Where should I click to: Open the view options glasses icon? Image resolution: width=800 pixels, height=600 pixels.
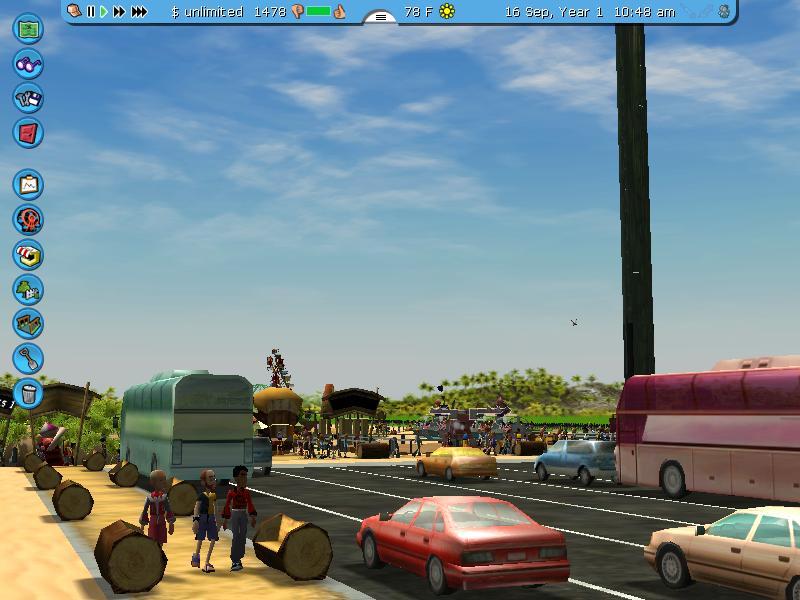tap(28, 64)
